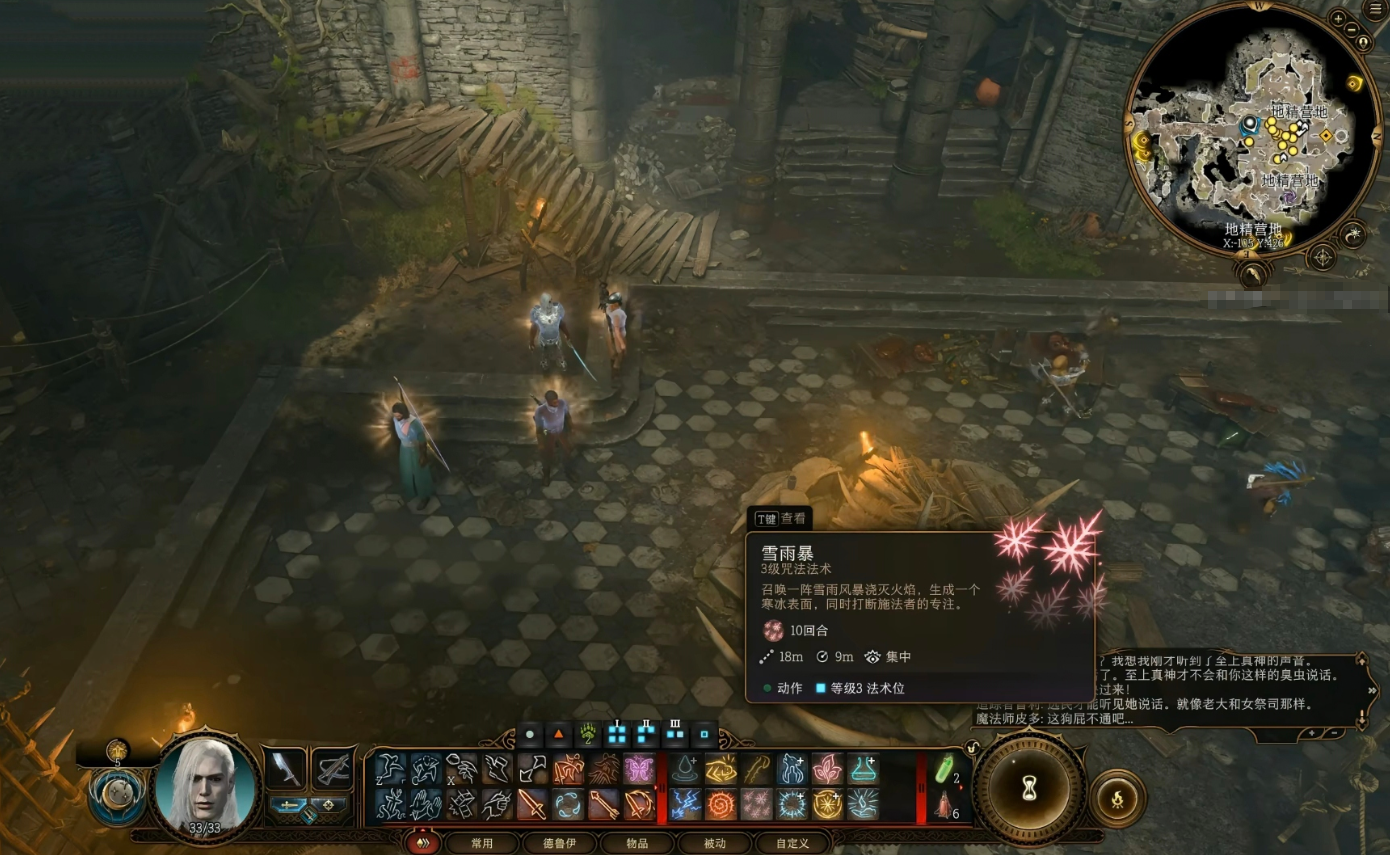Image resolution: width=1390 pixels, height=855 pixels.
Task: Expand the combat log panel arrows
Action: coord(1371,690)
